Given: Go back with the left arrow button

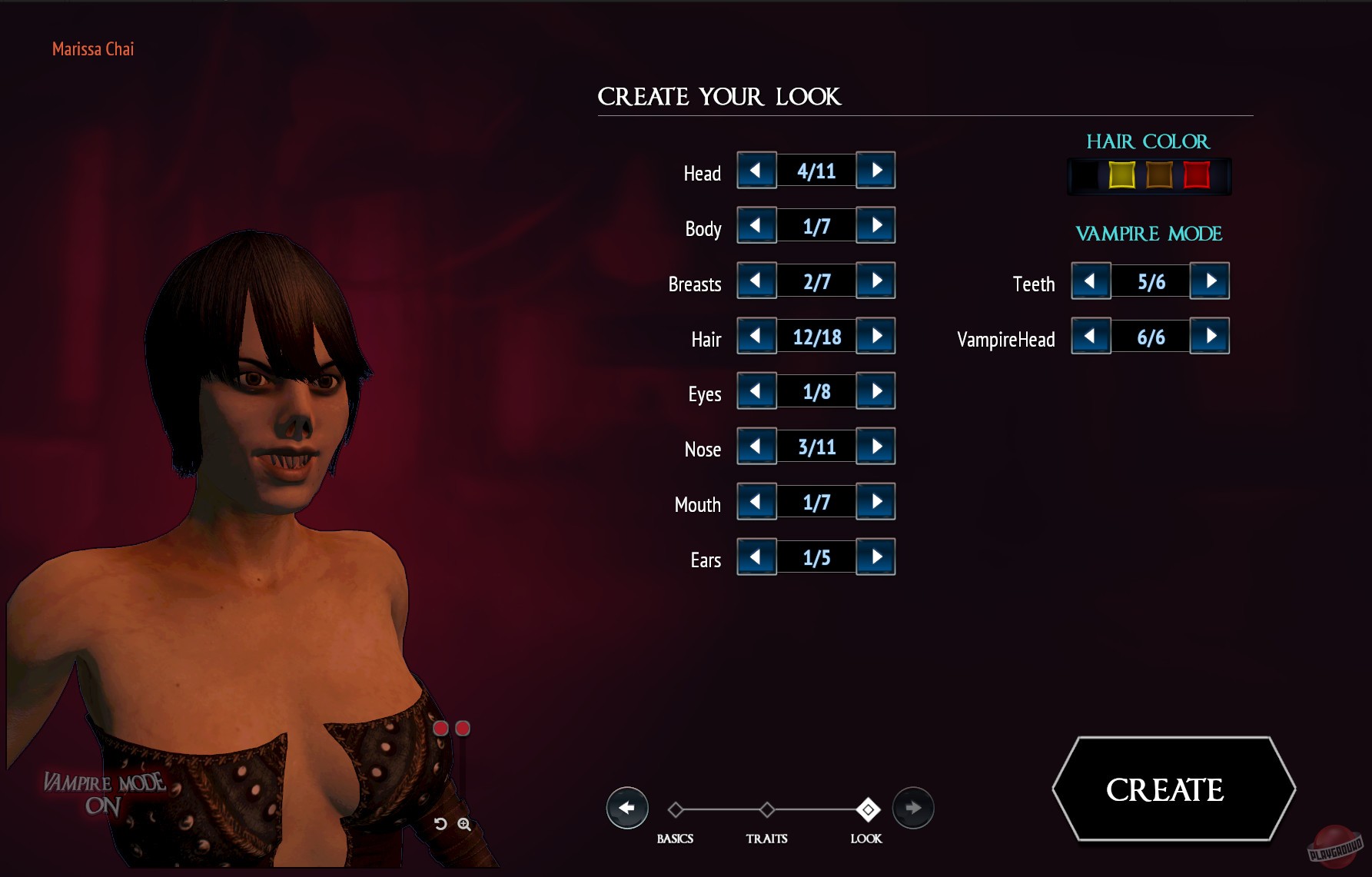Looking at the screenshot, I should point(627,808).
